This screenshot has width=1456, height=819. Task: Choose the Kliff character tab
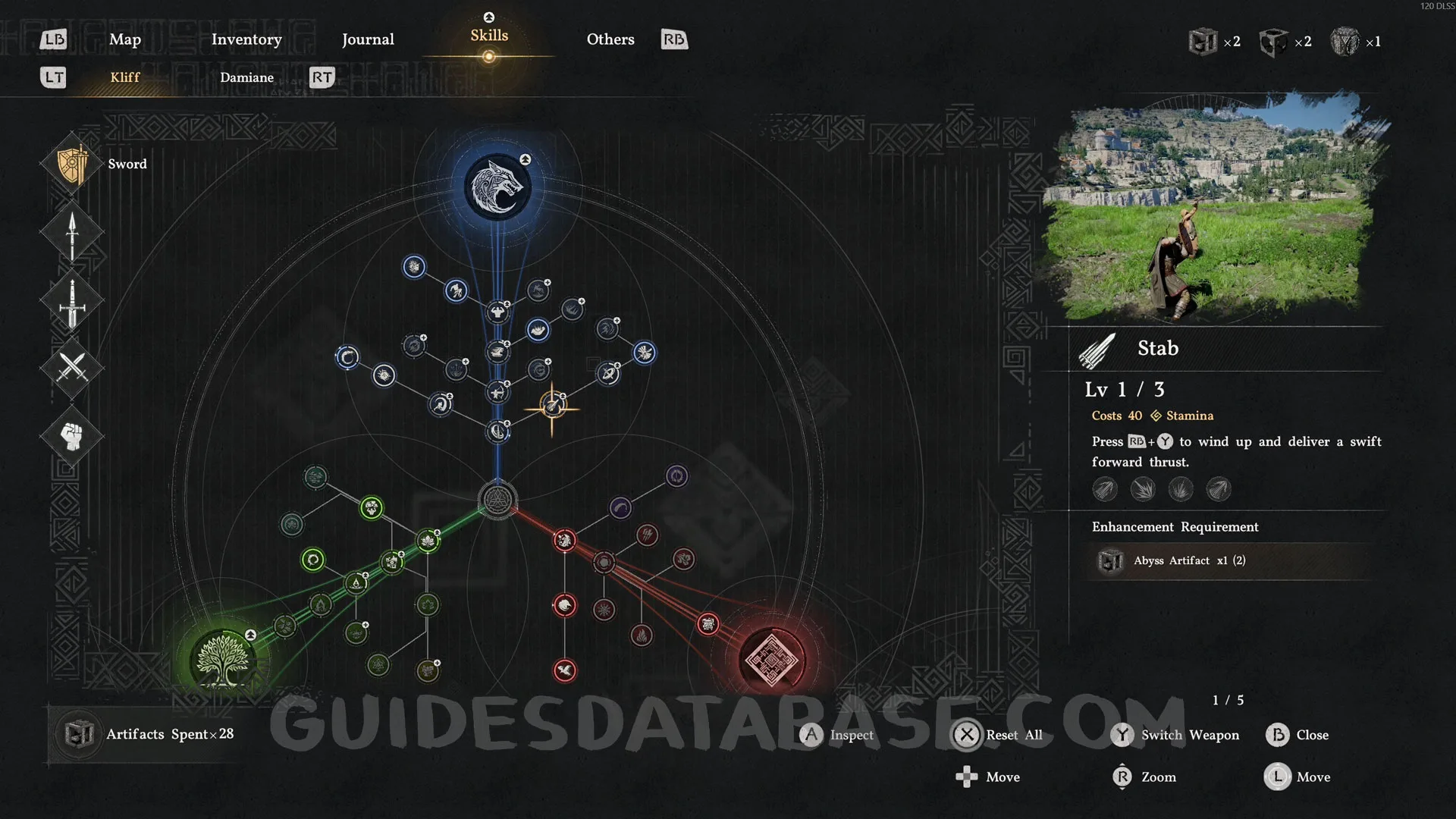pyautogui.click(x=125, y=77)
